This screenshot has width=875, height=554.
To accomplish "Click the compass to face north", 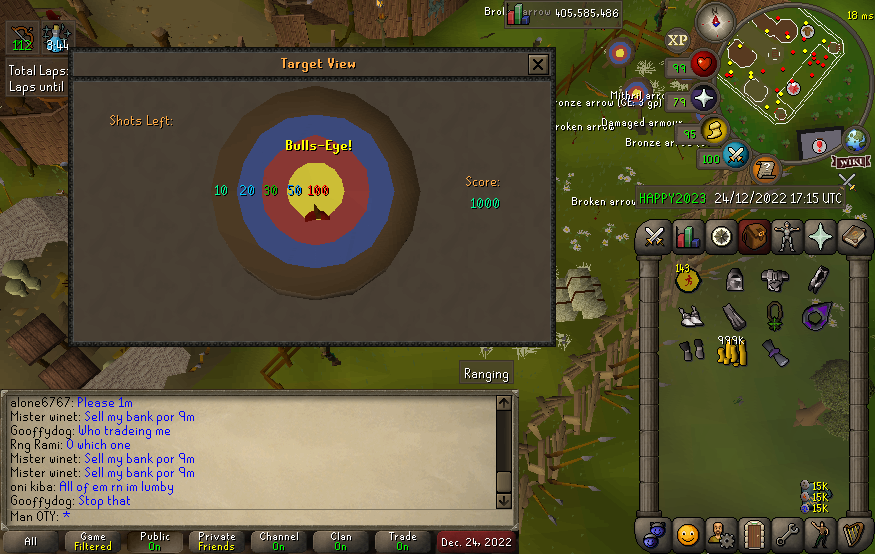I will coord(715,20).
